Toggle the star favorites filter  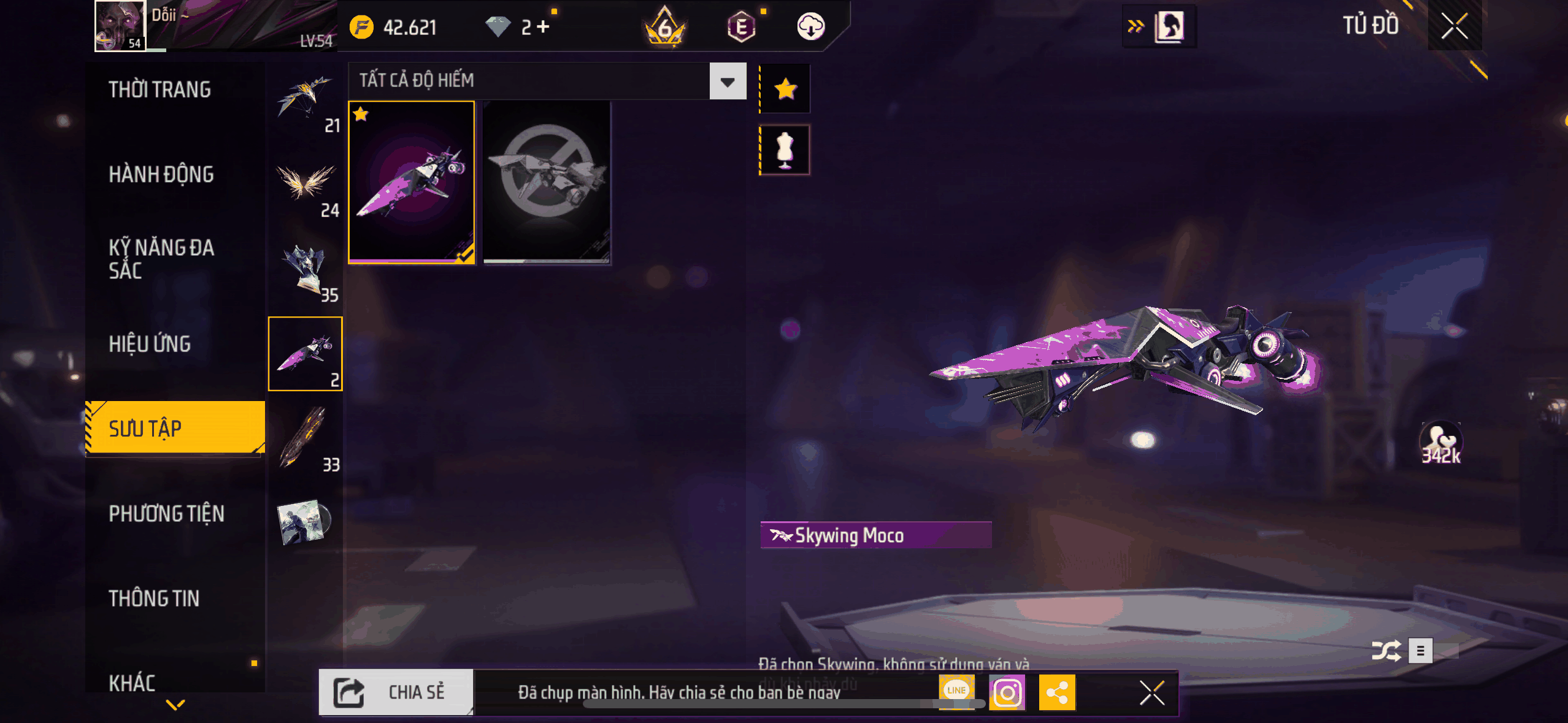(785, 90)
